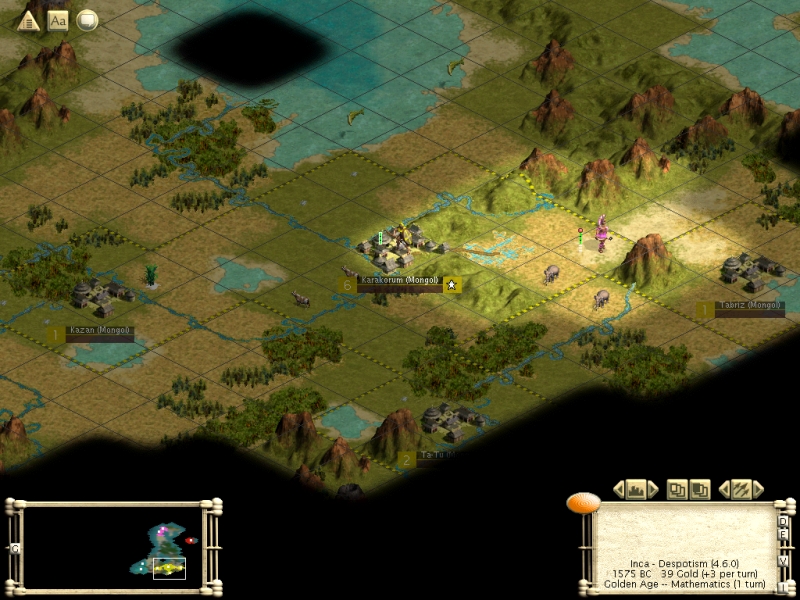Click the left overlapping squares button

click(x=677, y=489)
